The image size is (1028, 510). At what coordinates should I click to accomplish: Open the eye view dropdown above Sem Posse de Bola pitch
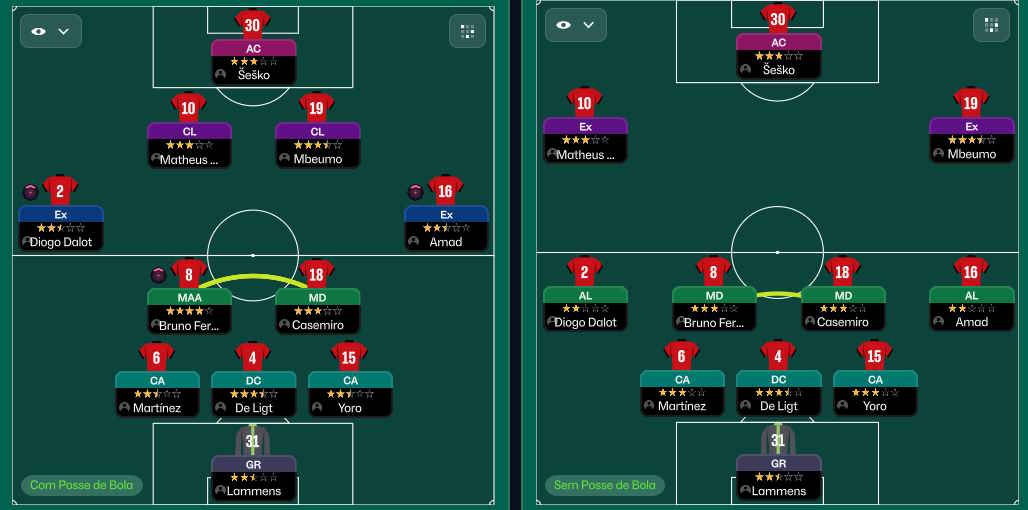coord(575,25)
